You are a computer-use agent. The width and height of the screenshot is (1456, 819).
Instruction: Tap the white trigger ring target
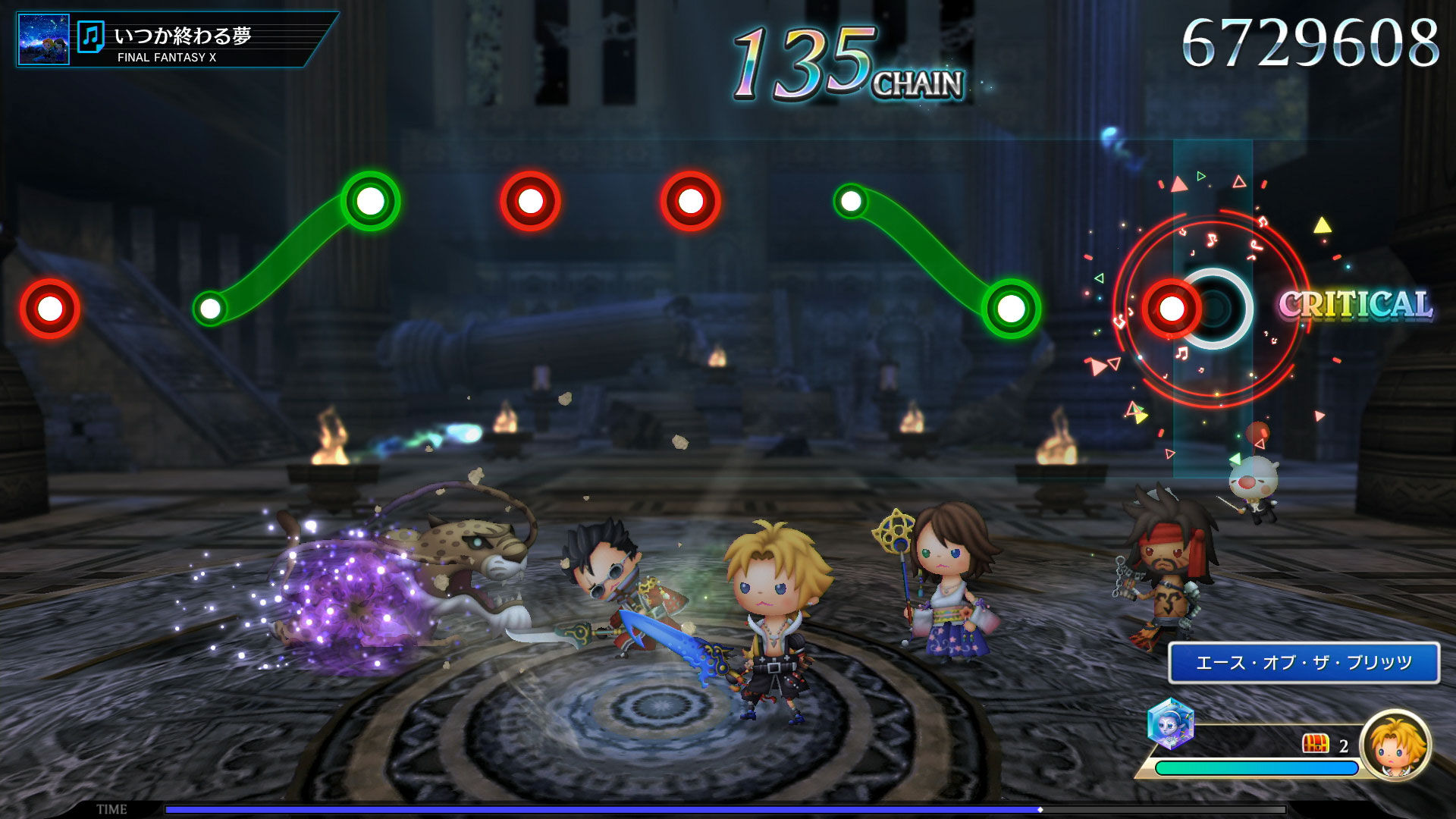point(1216,308)
